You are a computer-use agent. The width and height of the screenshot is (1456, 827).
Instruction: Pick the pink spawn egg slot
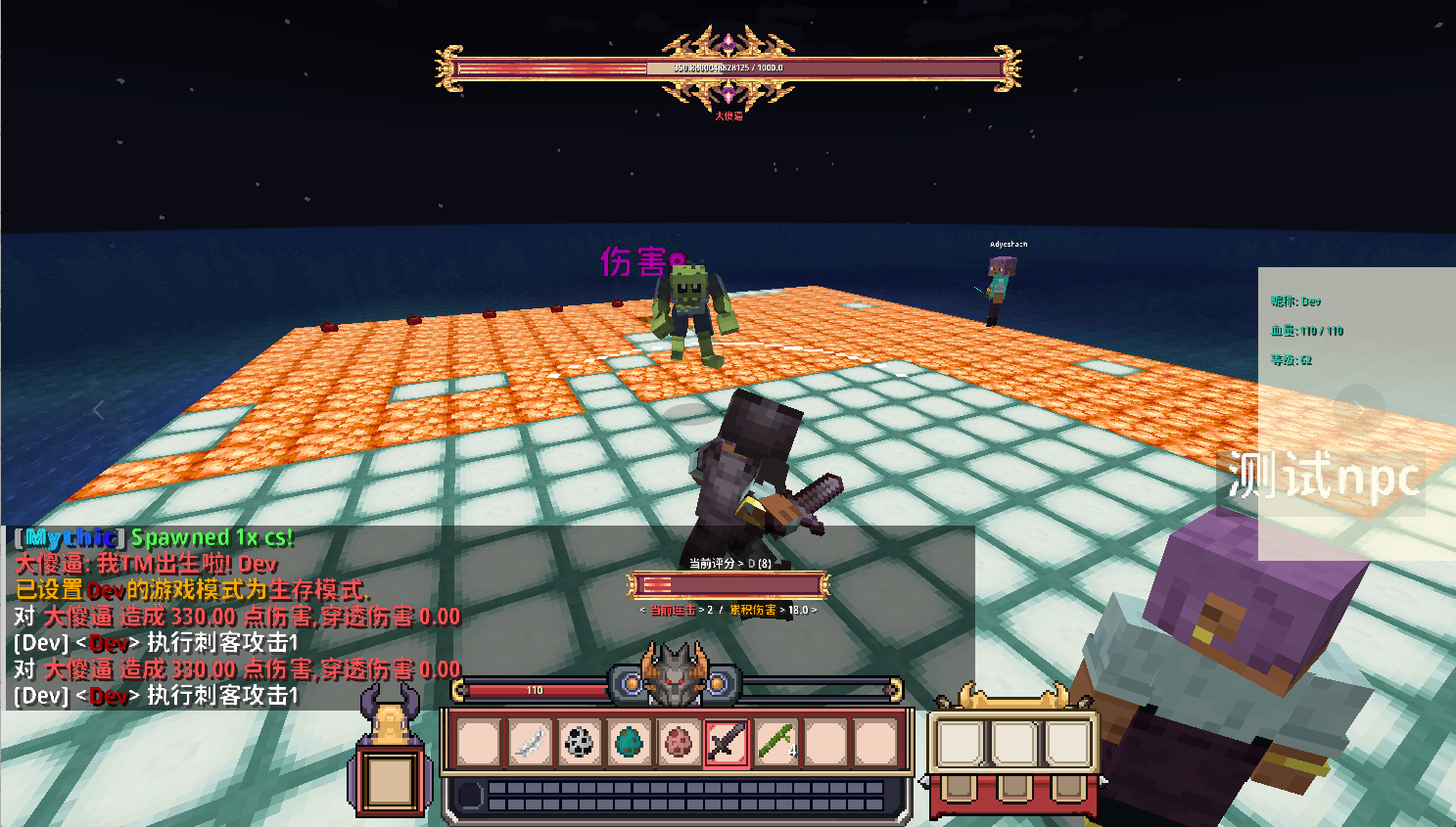click(677, 742)
